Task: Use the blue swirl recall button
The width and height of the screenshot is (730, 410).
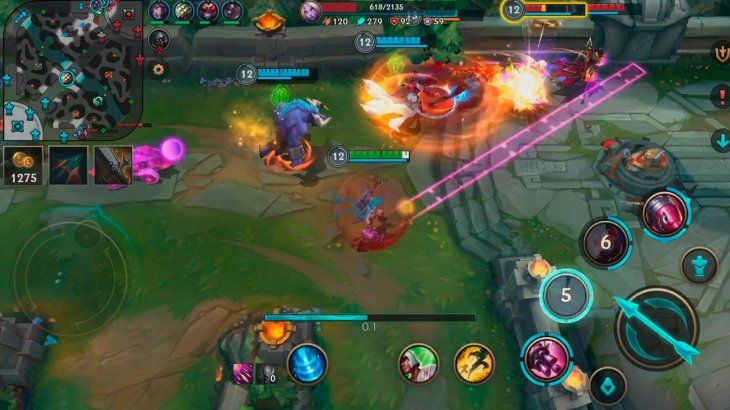Action: pyautogui.click(x=307, y=362)
